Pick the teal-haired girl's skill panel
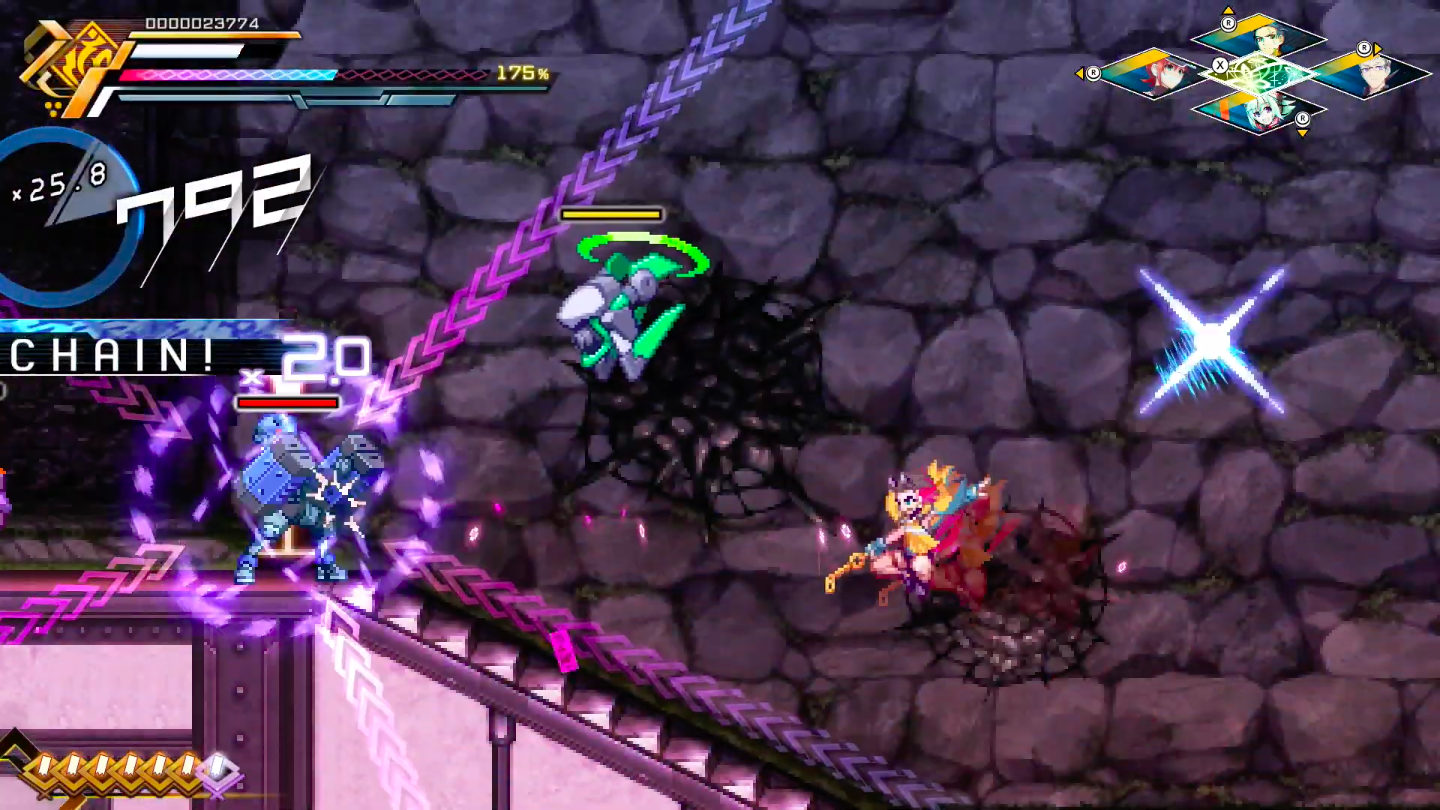The width and height of the screenshot is (1440, 810). [x=1257, y=108]
